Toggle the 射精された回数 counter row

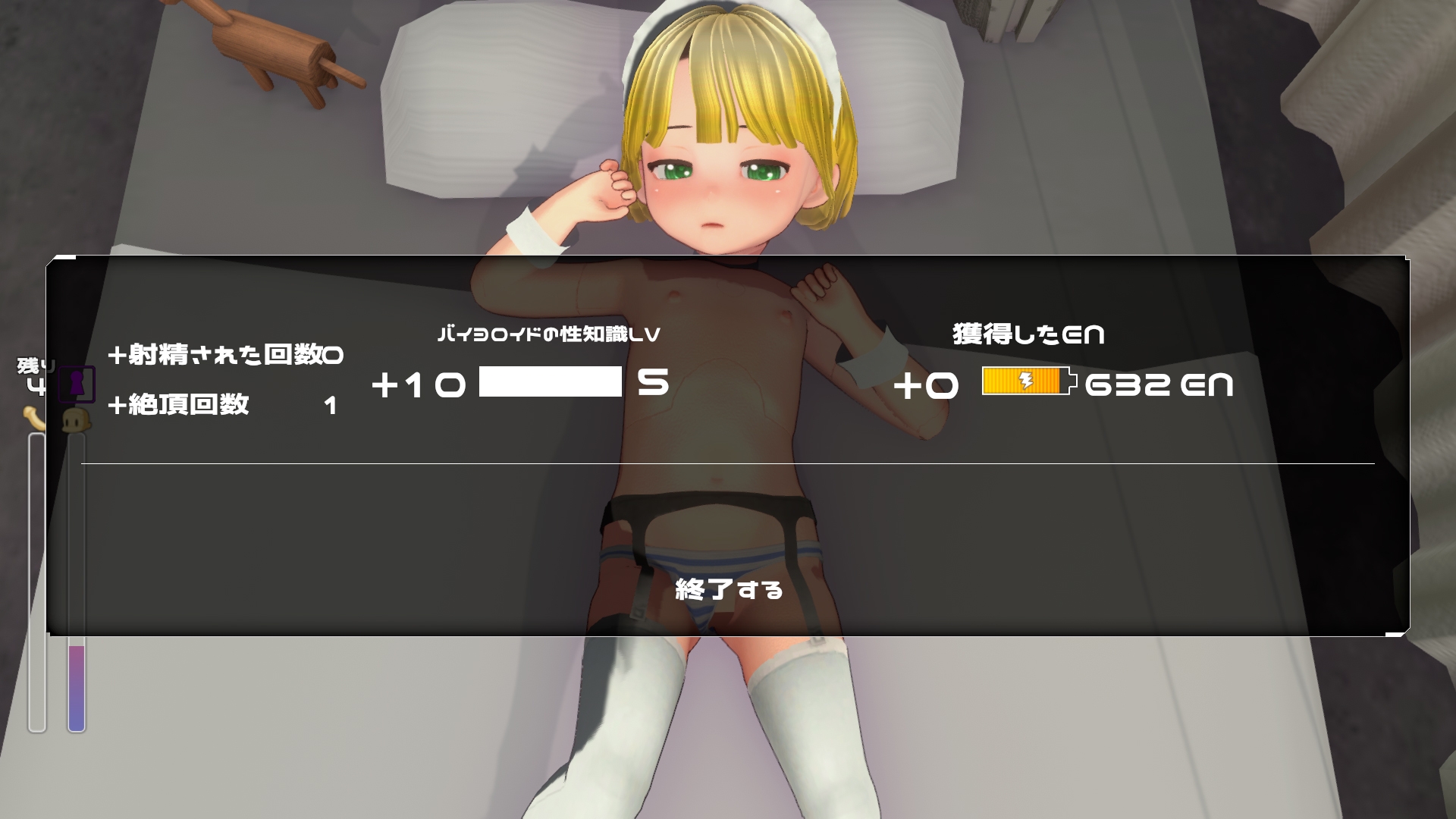tap(226, 353)
